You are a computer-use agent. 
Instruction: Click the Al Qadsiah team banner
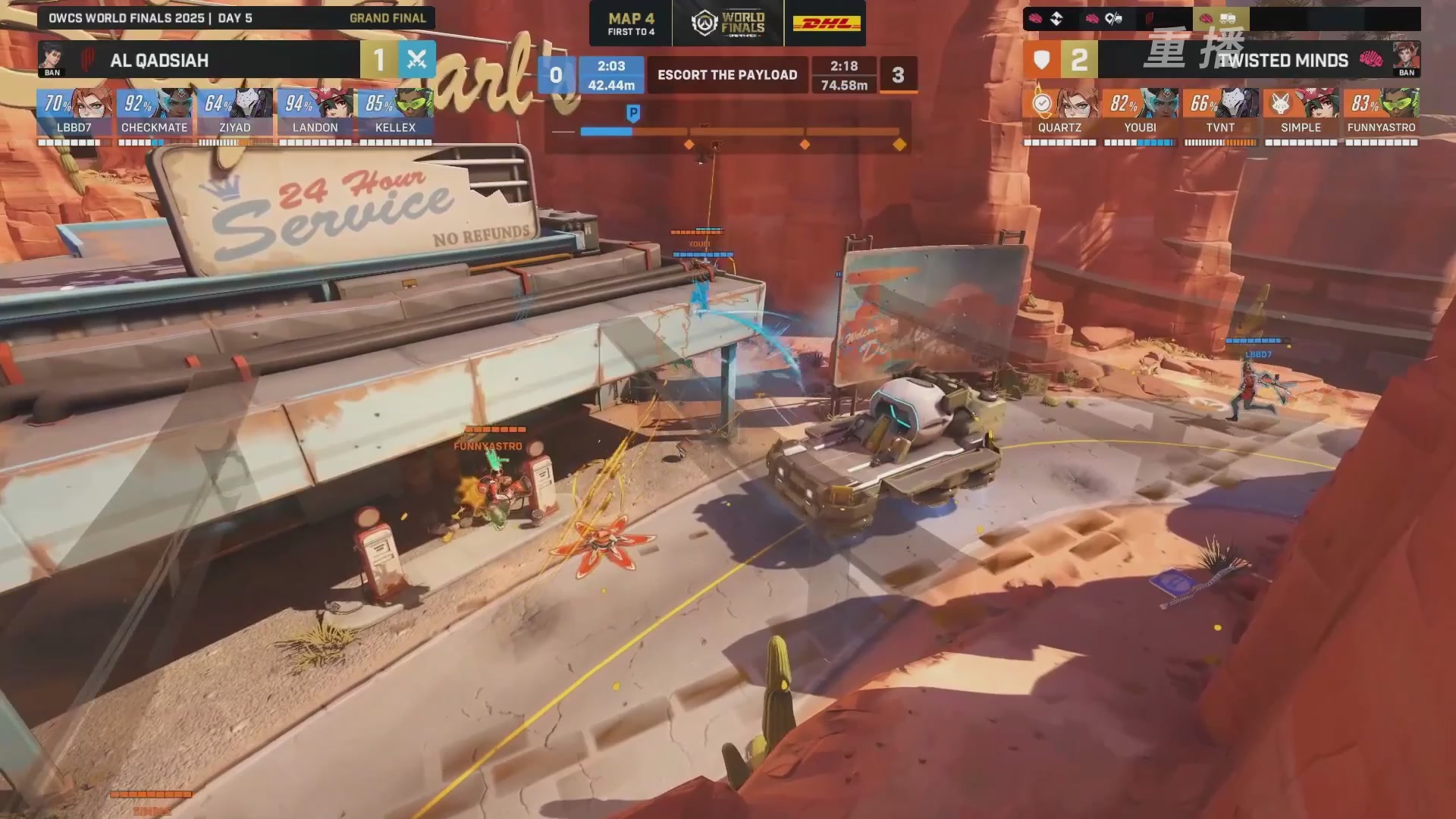[199, 60]
